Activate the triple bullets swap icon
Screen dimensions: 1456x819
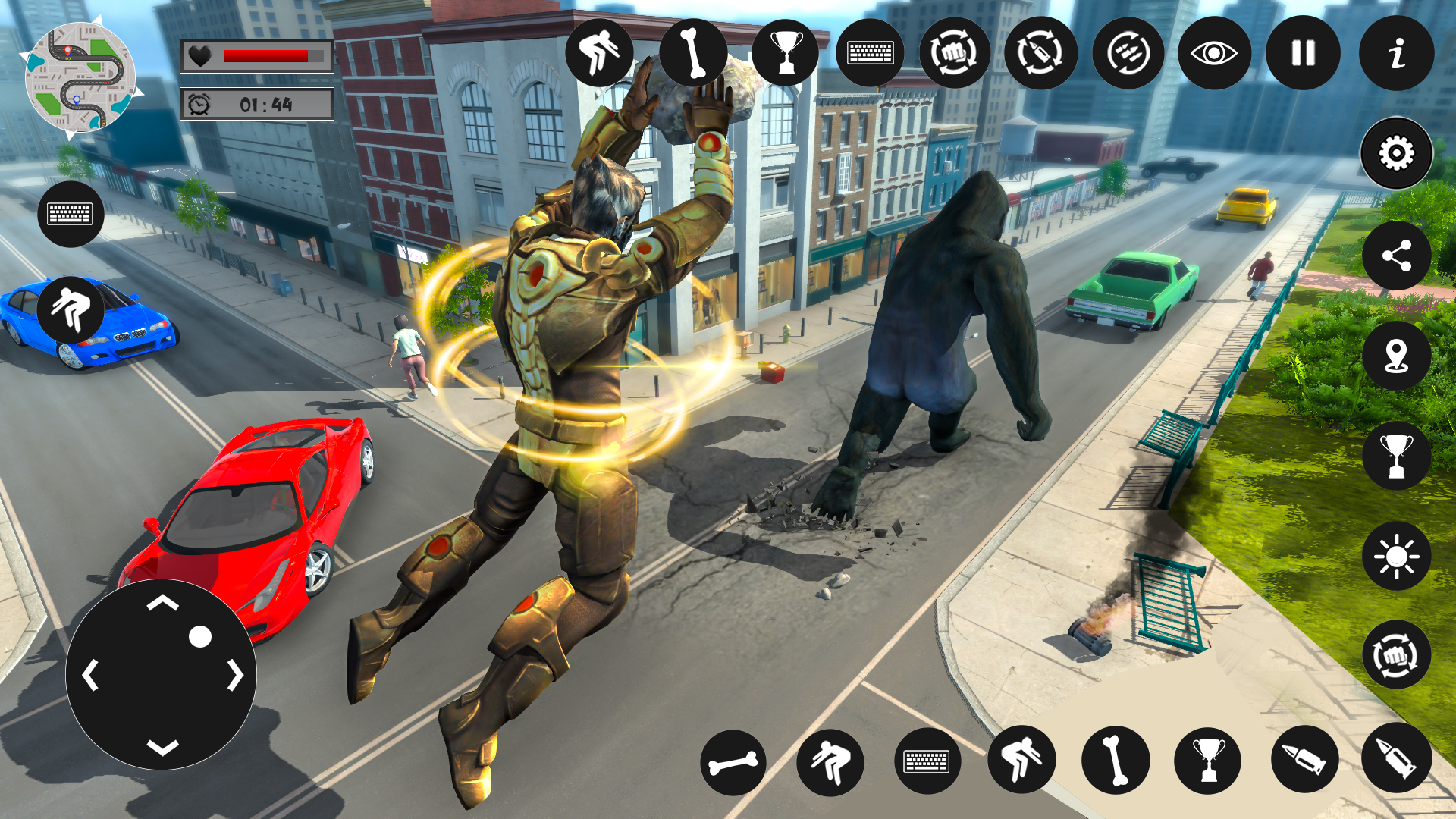pos(1128,53)
